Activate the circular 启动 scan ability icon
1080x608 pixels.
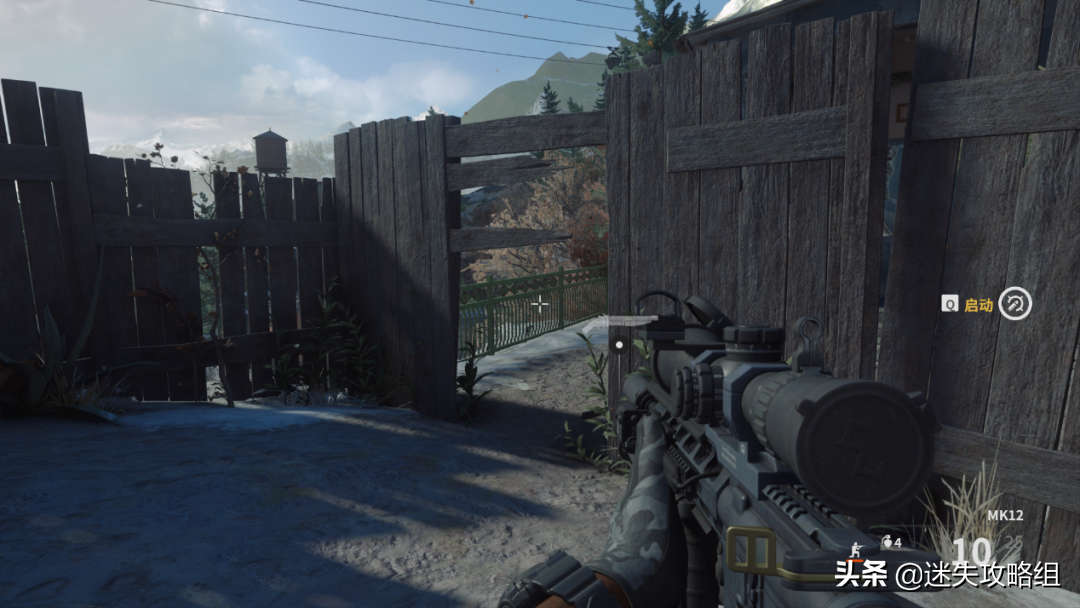click(1015, 303)
